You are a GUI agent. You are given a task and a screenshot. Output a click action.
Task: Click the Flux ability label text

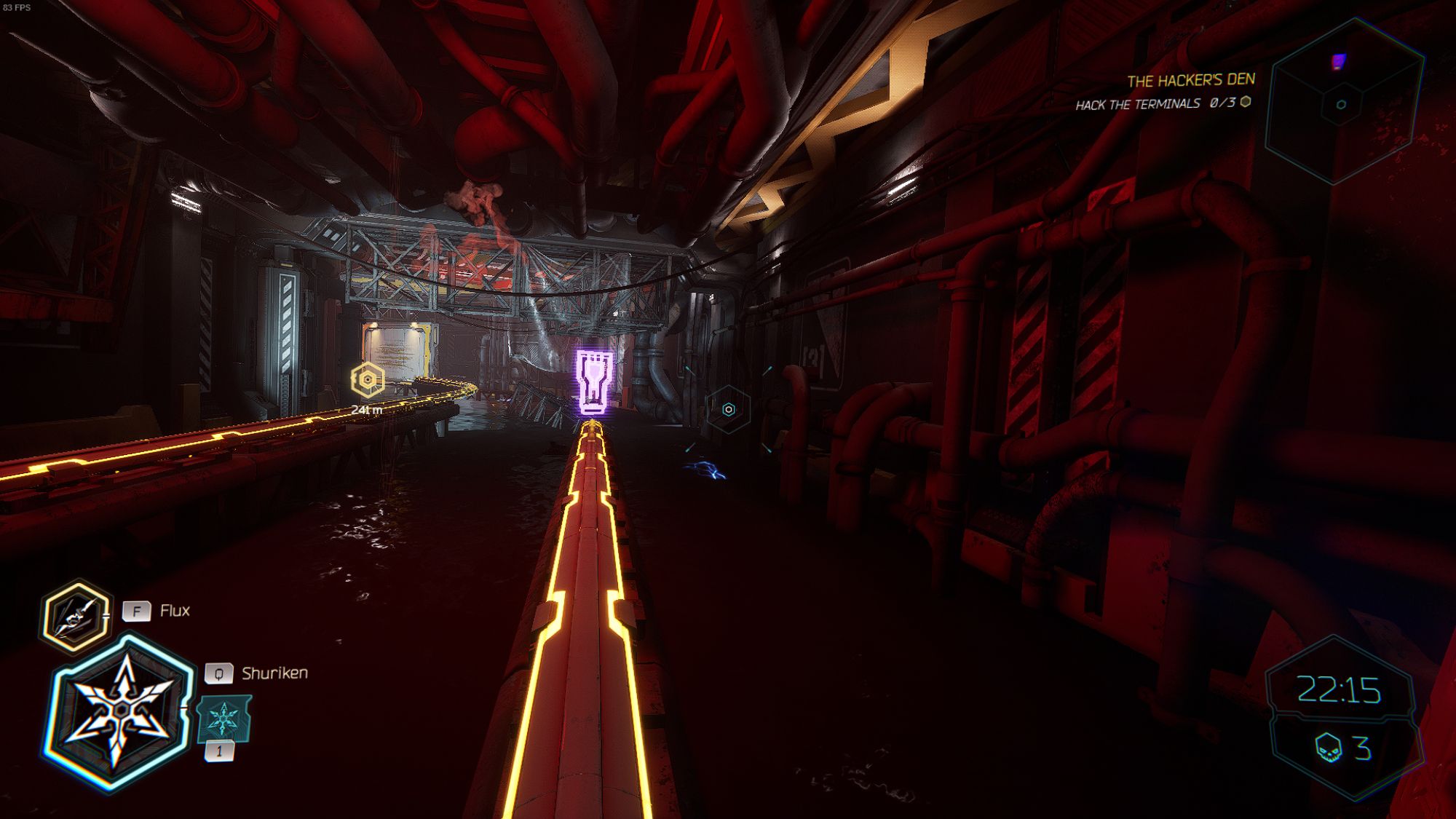(174, 612)
